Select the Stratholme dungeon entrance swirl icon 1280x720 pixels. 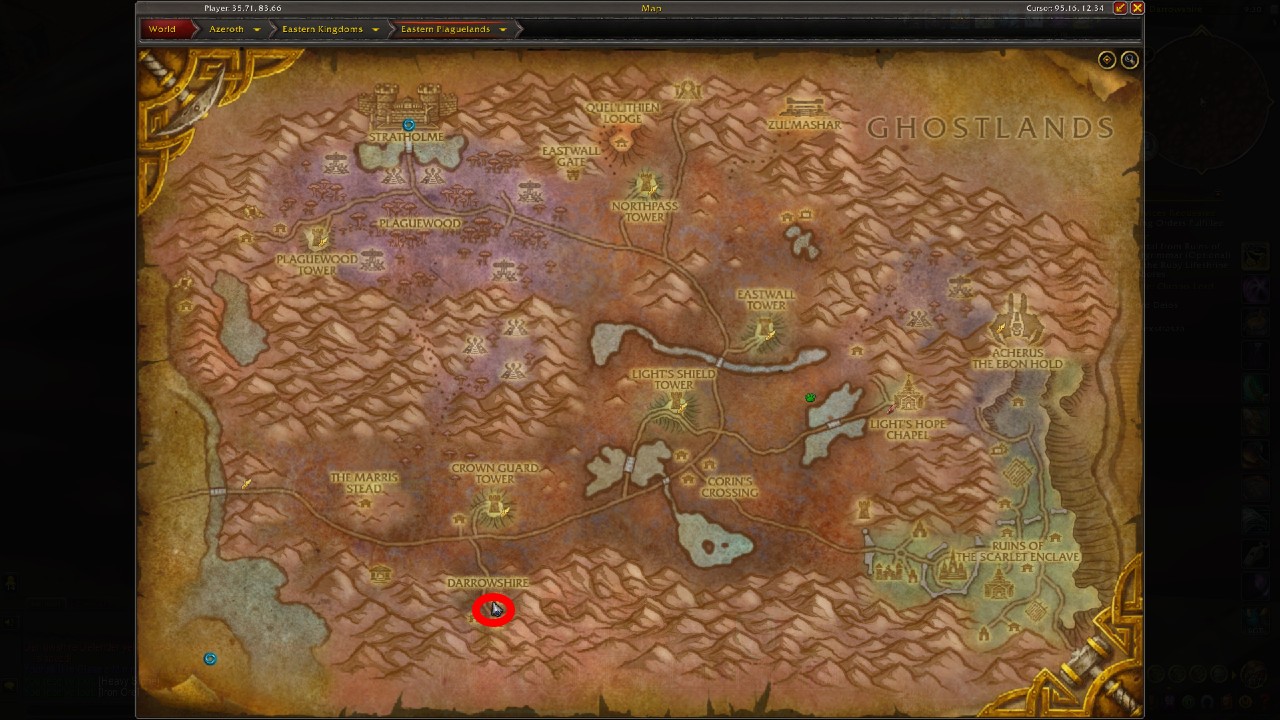[408, 124]
